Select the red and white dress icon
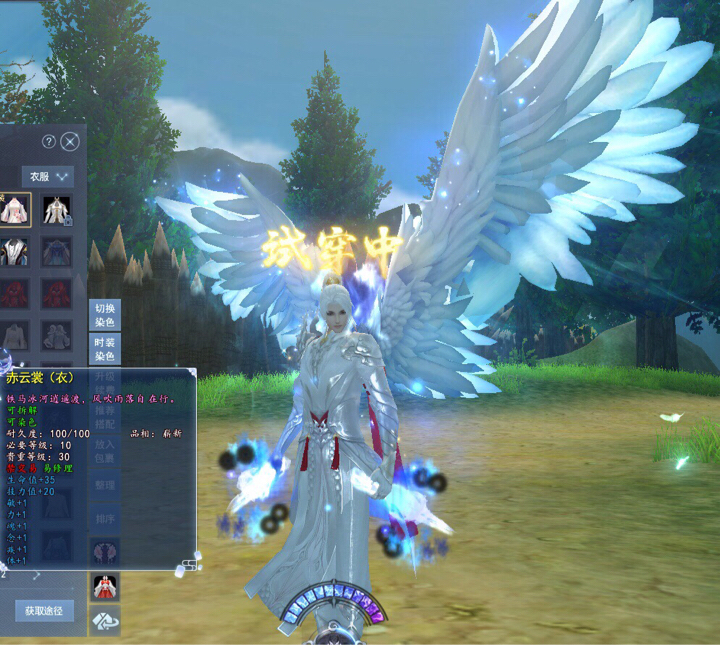 coord(105,586)
